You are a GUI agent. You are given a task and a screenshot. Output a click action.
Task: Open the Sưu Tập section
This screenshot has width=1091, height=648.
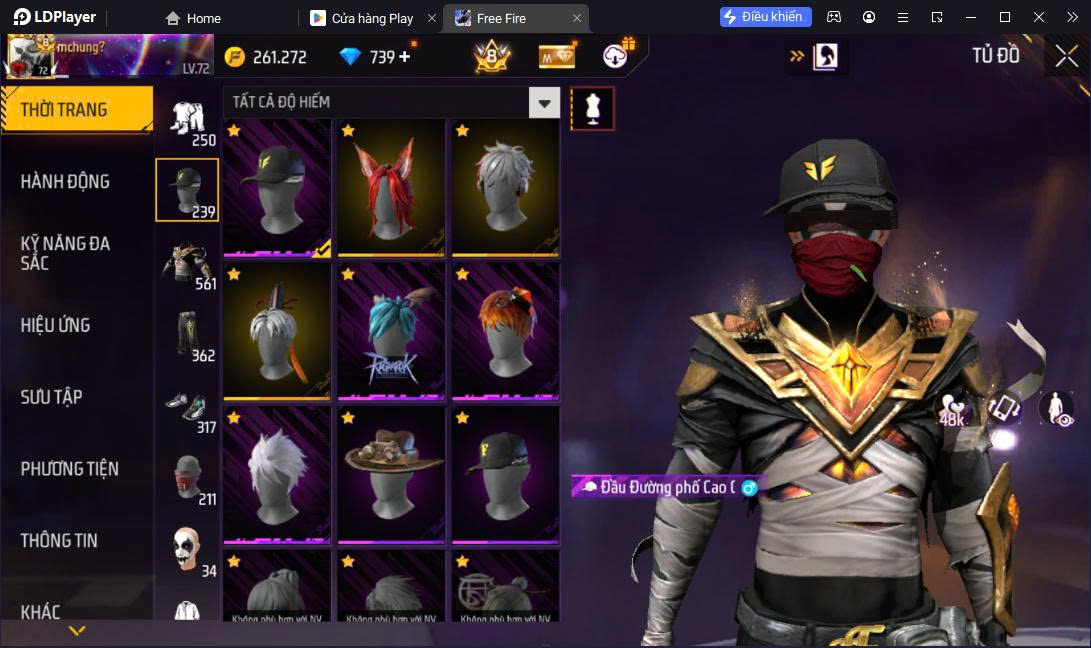(x=52, y=397)
